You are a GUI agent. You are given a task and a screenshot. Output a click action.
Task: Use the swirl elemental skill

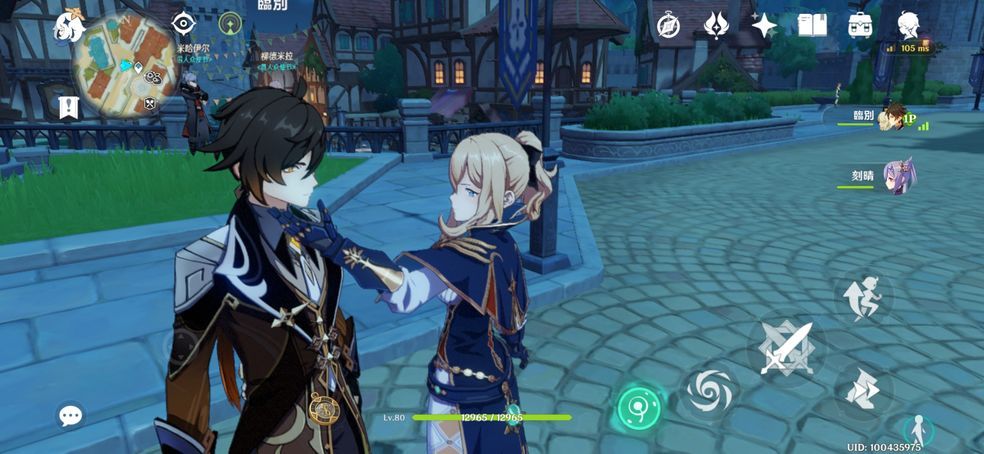pos(712,390)
